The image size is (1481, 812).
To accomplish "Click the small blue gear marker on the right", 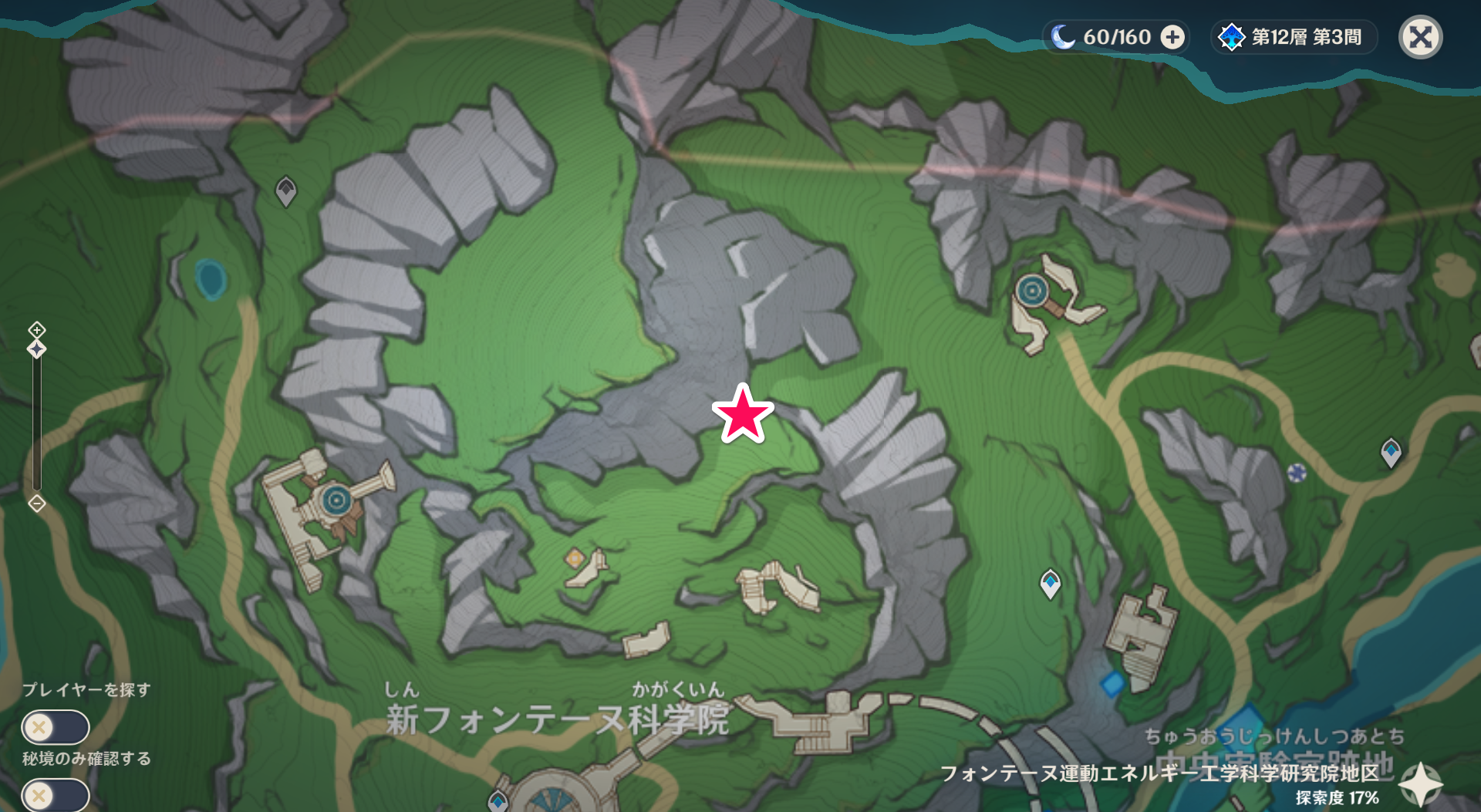I will 1298,474.
